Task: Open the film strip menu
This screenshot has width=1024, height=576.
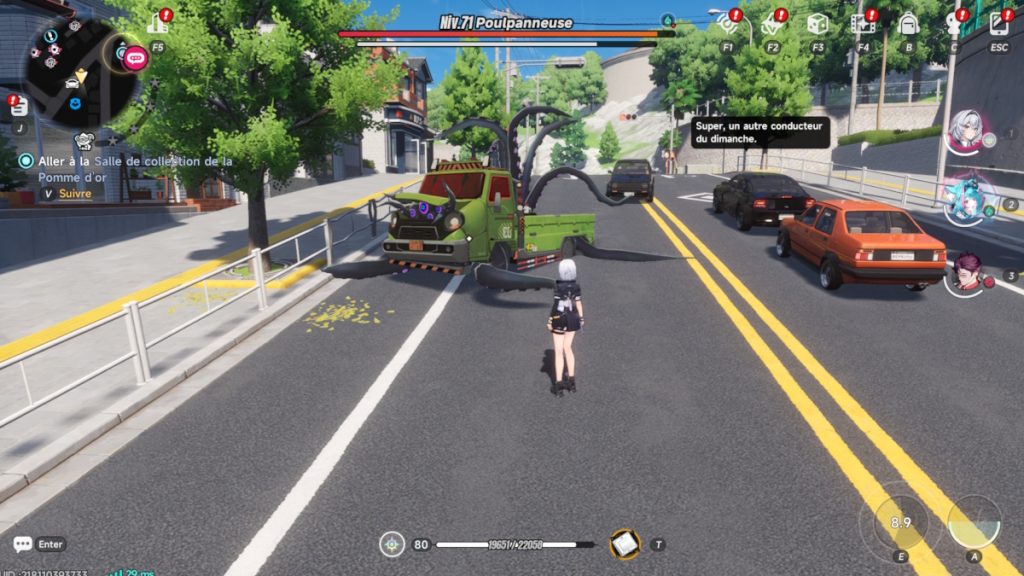Action: tap(862, 23)
